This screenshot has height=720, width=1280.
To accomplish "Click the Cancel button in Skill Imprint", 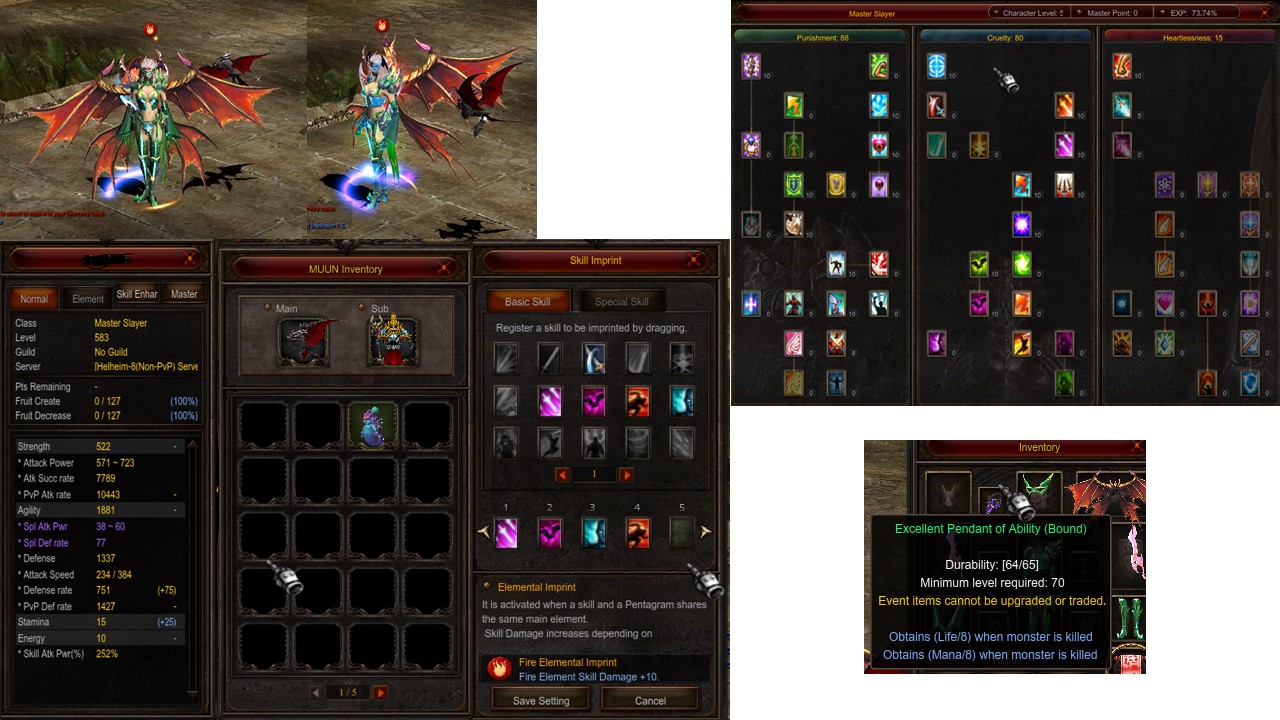I will [649, 700].
